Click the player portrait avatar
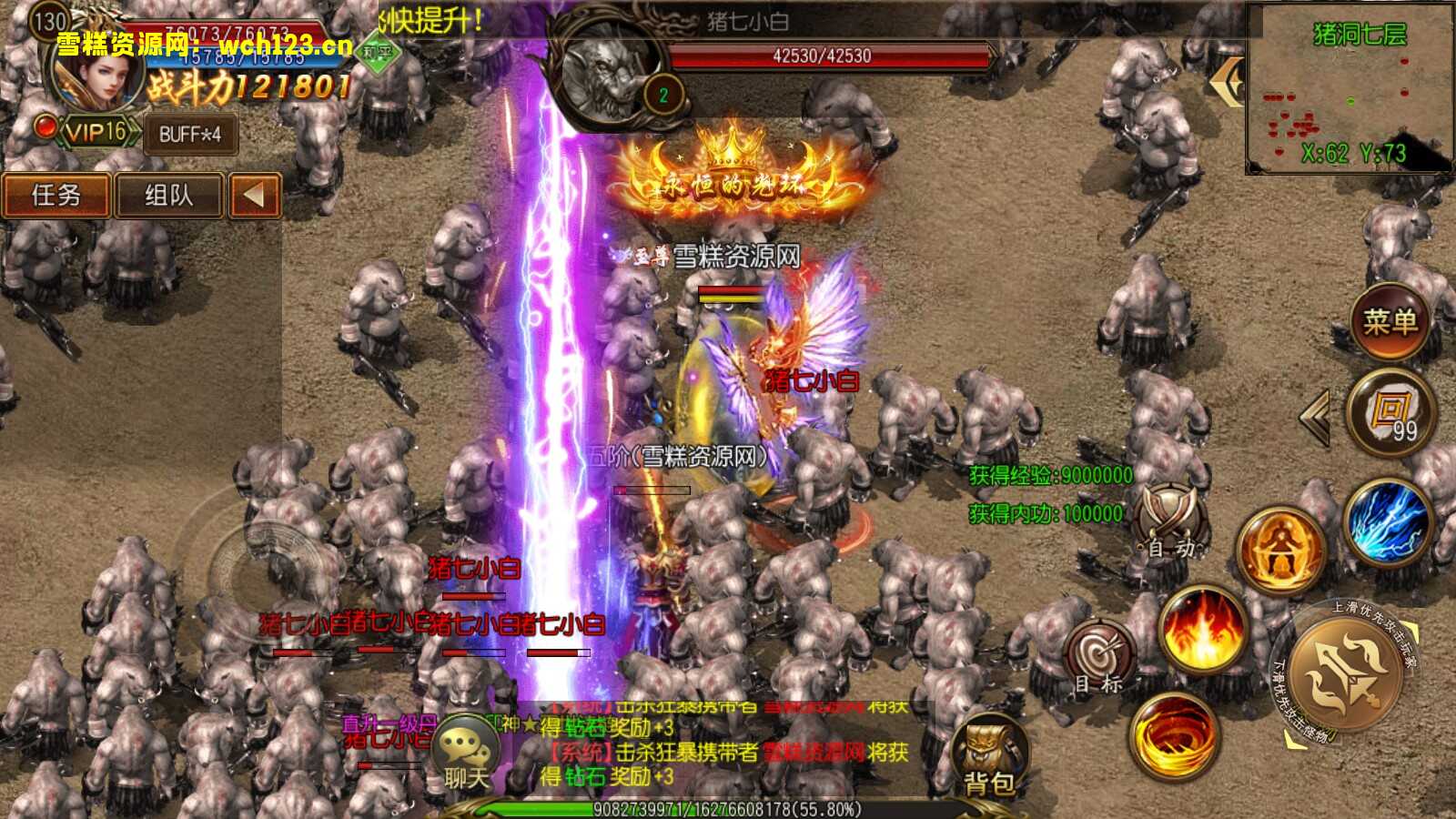Screen dimensions: 1456x819 [96, 80]
